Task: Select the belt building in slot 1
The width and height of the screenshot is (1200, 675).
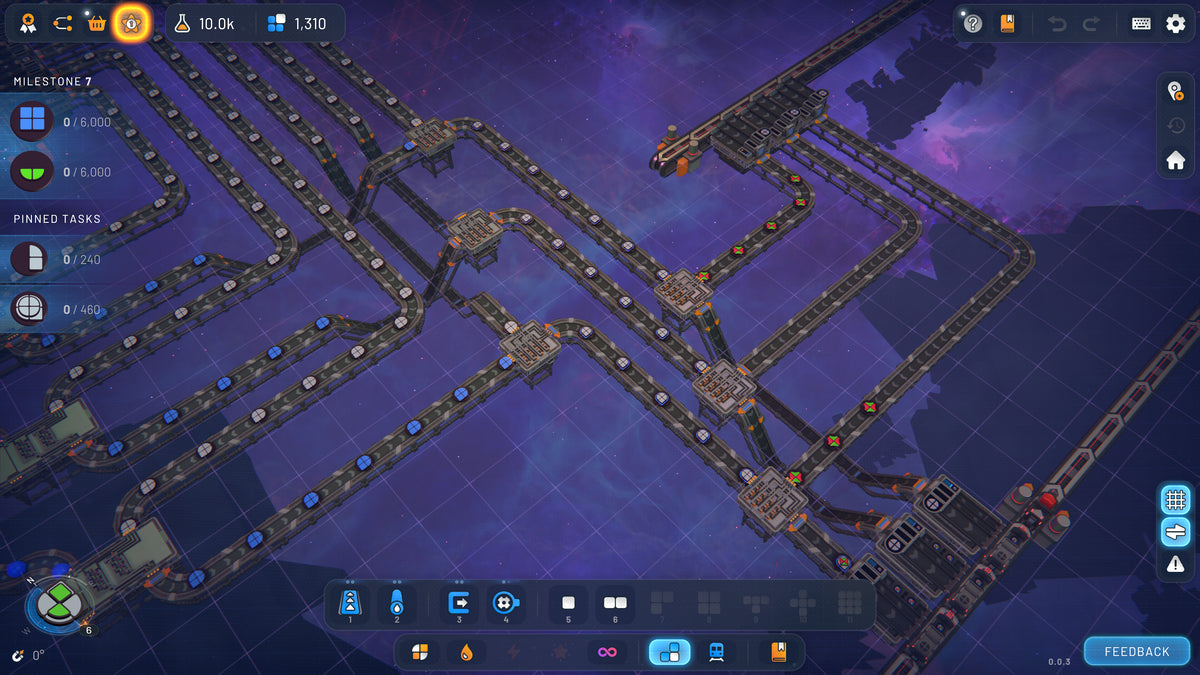Action: tap(350, 603)
